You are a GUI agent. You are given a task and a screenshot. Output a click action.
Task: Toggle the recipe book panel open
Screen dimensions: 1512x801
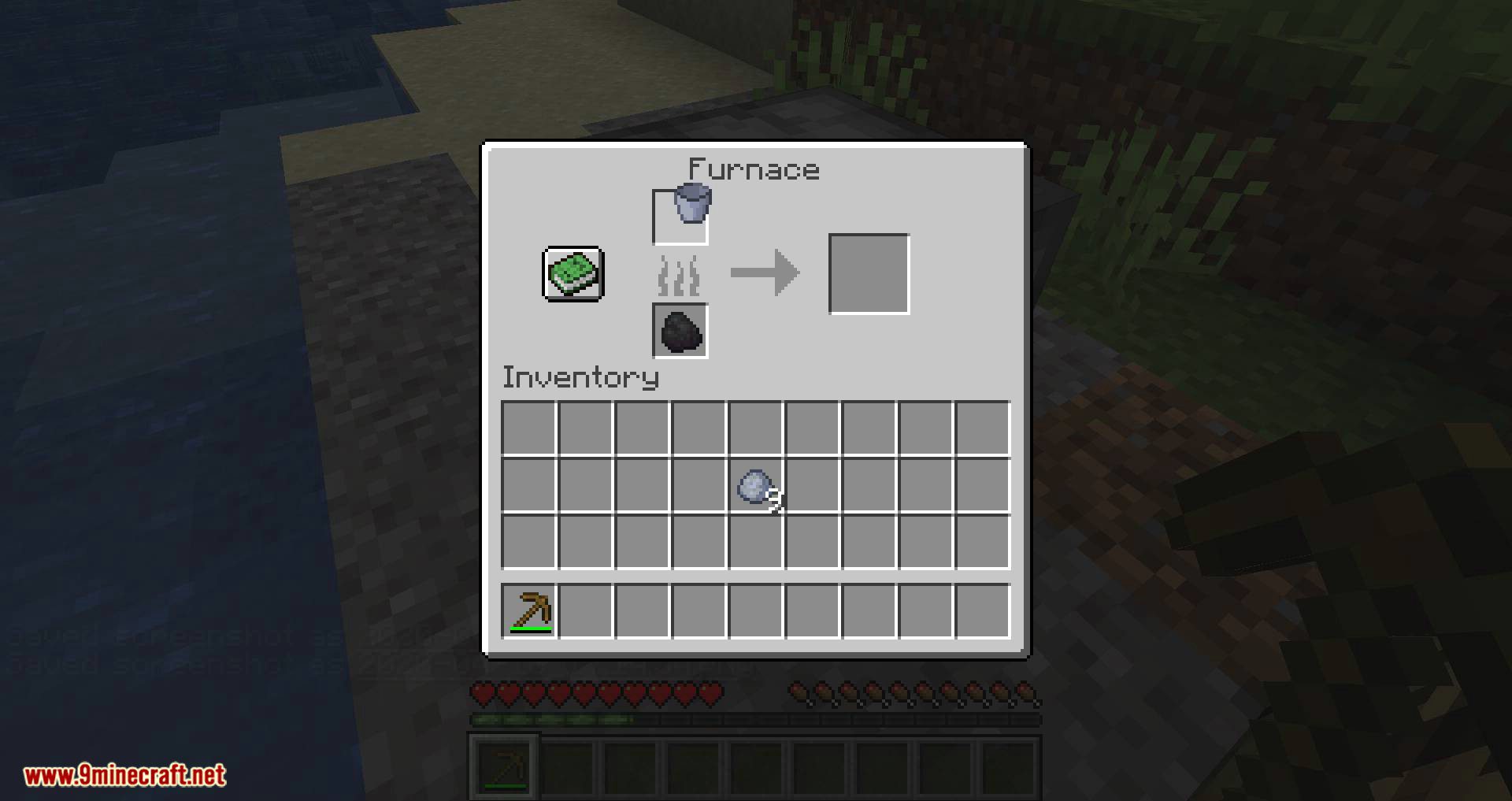pos(572,275)
